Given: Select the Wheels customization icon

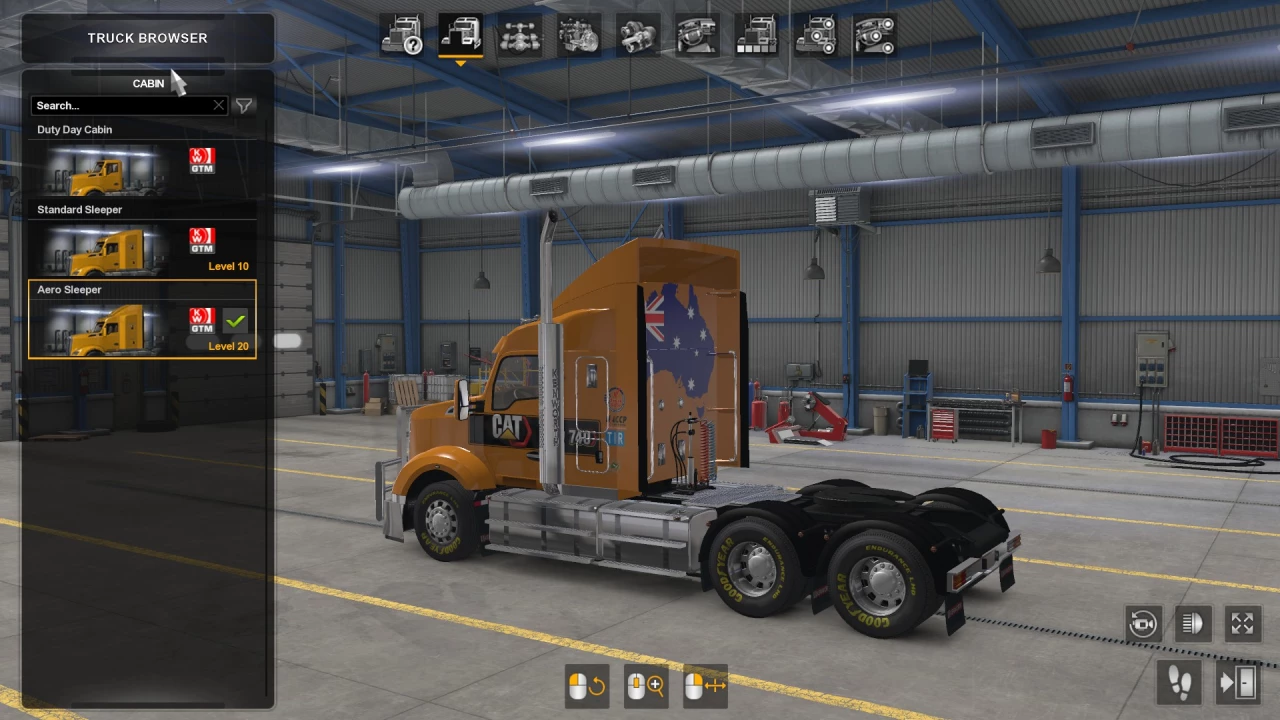Looking at the screenshot, I should 815,37.
